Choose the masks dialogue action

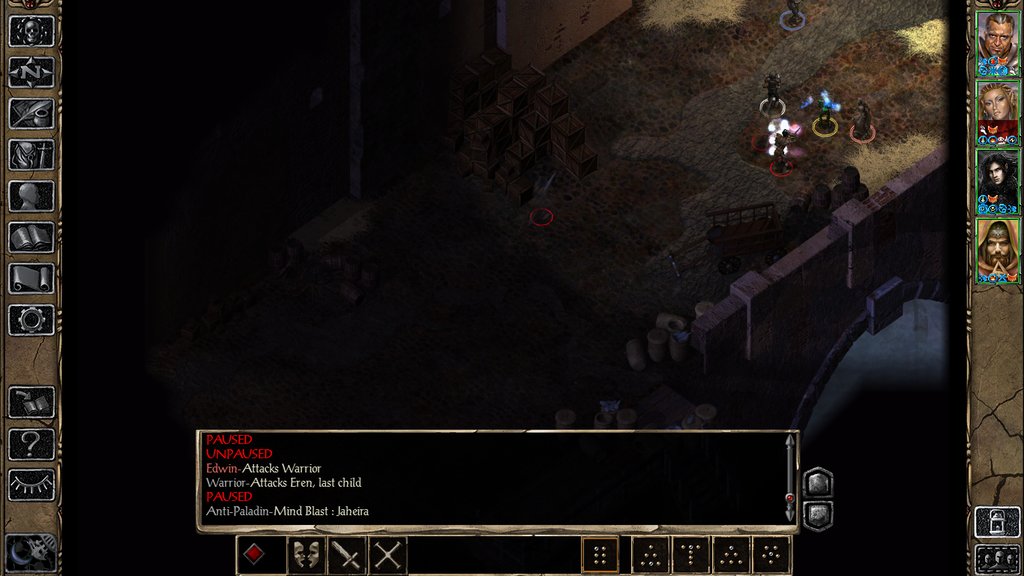click(x=305, y=555)
